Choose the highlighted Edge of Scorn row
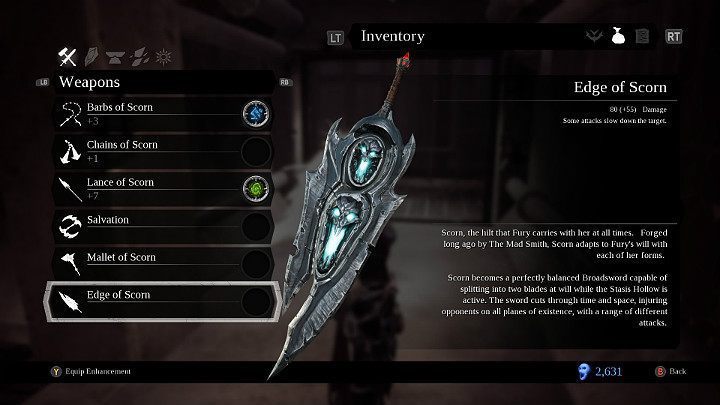 (x=140, y=300)
